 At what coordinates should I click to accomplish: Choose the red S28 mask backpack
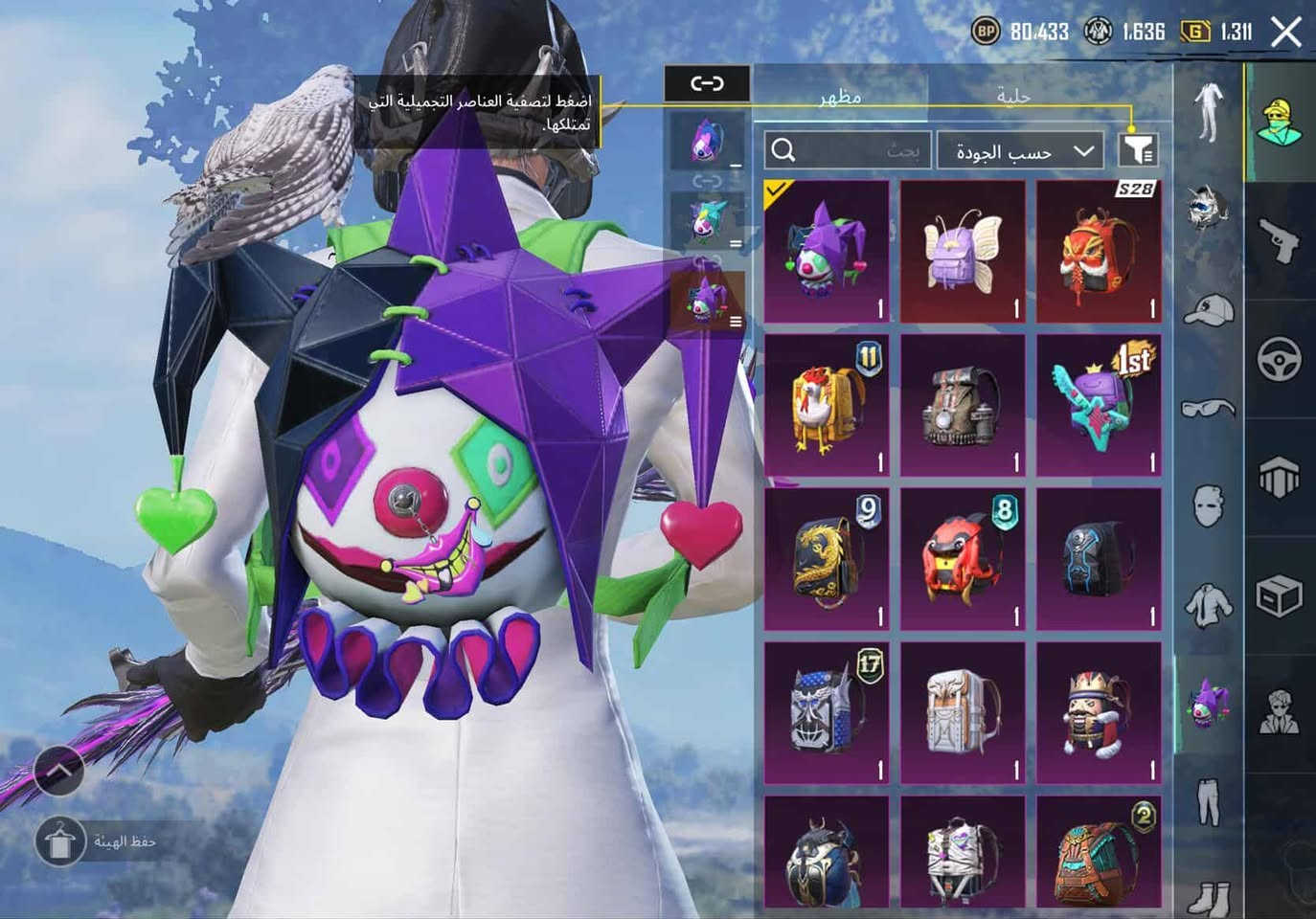coord(1099,252)
